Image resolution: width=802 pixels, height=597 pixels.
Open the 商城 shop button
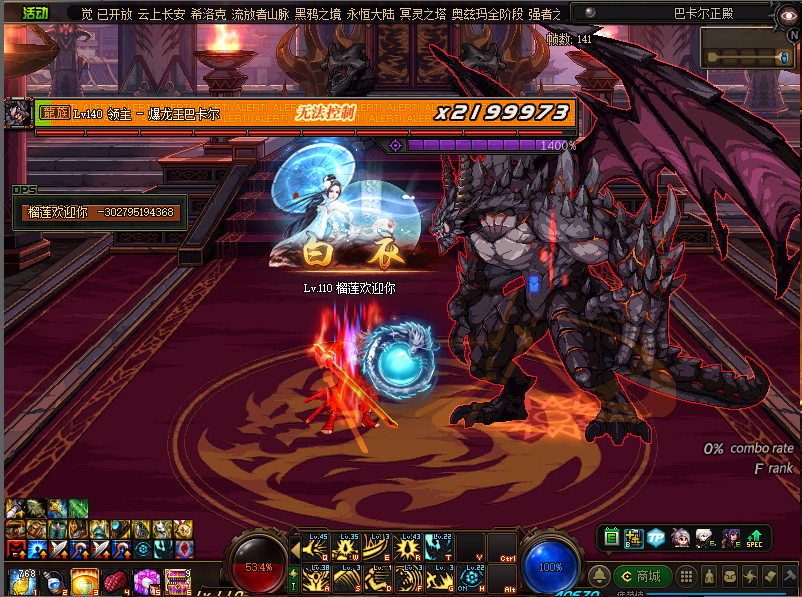coord(641,576)
